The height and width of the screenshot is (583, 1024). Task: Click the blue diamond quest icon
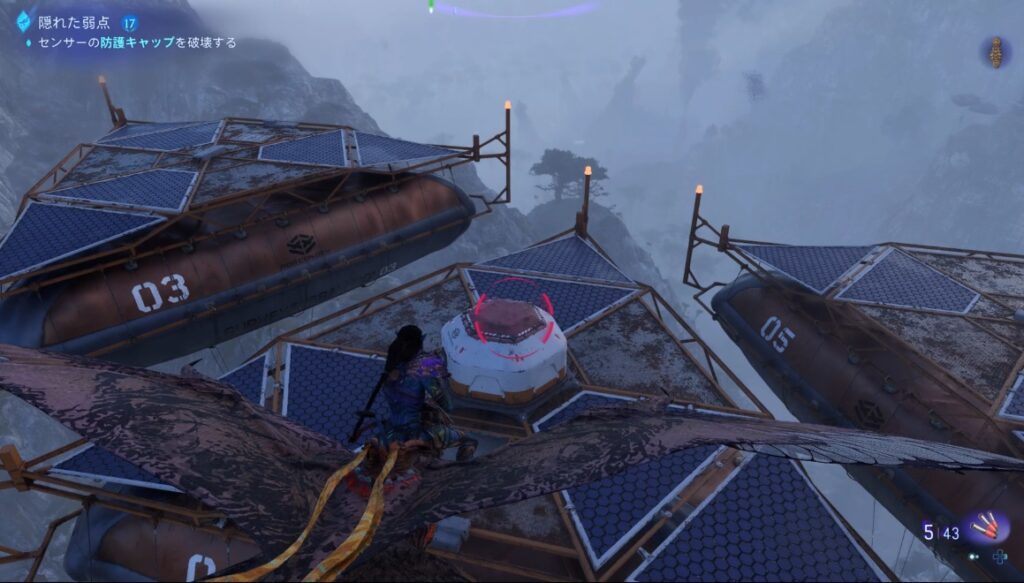tap(23, 21)
